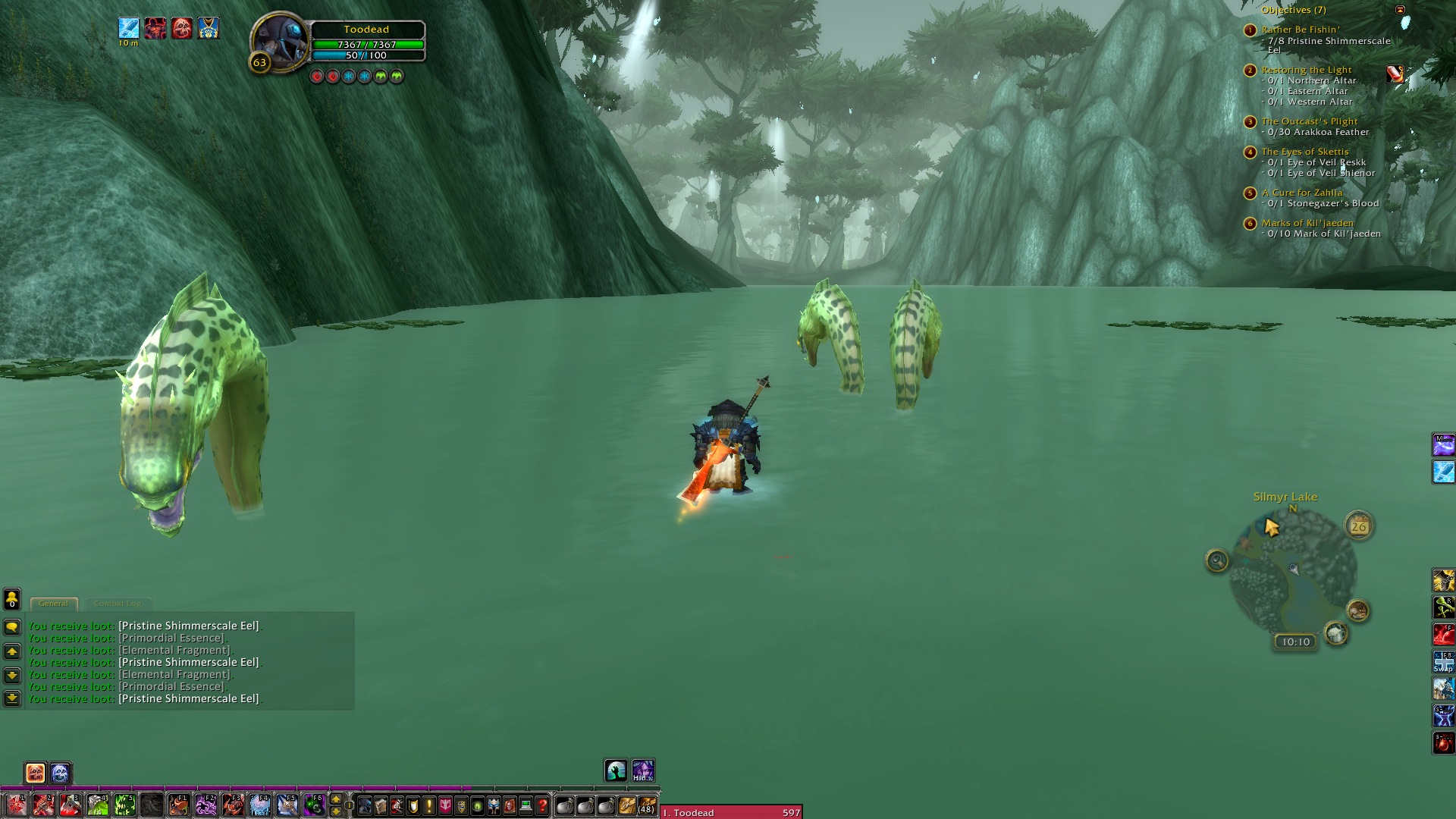Use the purple ability bound to F2
The width and height of the screenshot is (1456, 819).
[206, 805]
